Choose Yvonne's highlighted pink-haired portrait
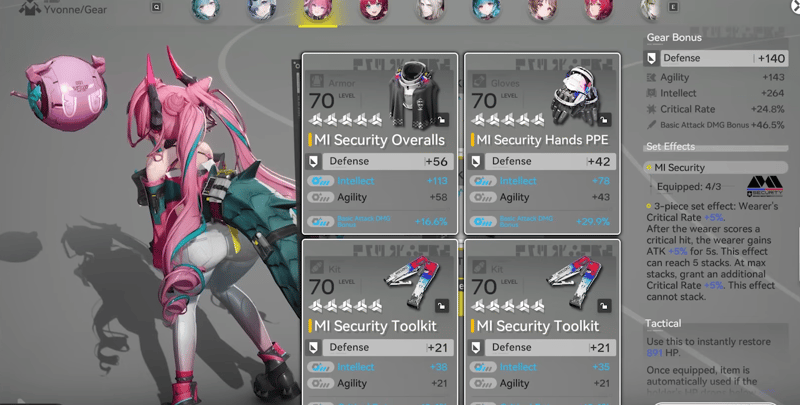The image size is (800, 405). [x=319, y=11]
